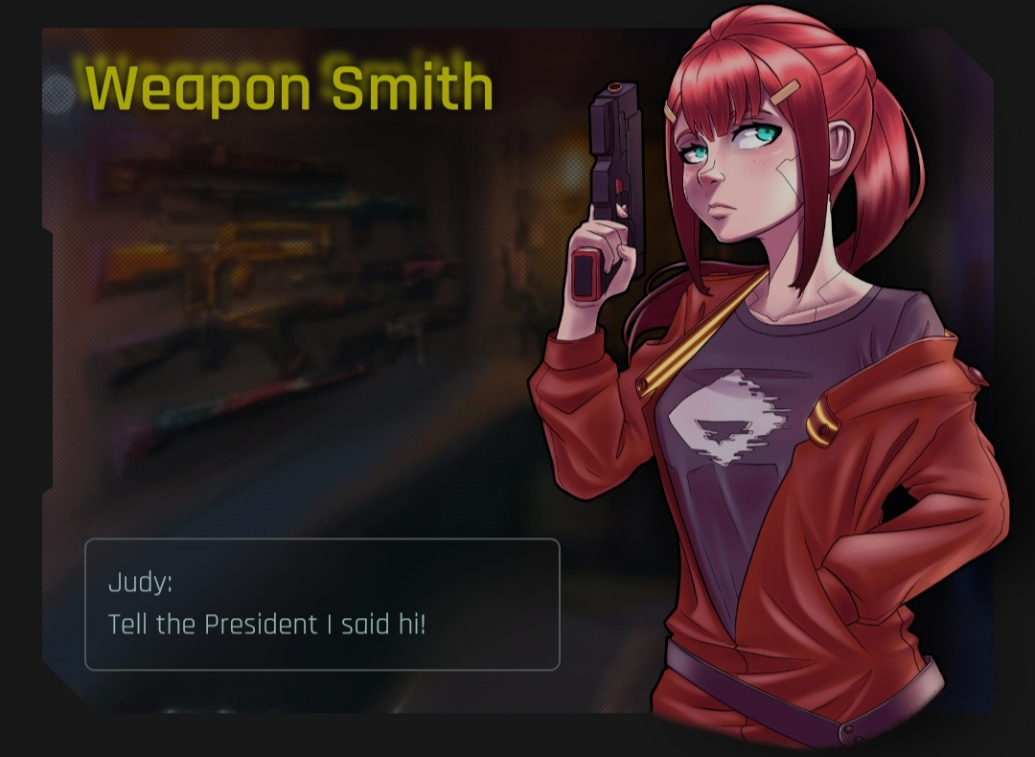Click Judy's dialogue box to continue
The image size is (1035, 757).
[x=322, y=604]
